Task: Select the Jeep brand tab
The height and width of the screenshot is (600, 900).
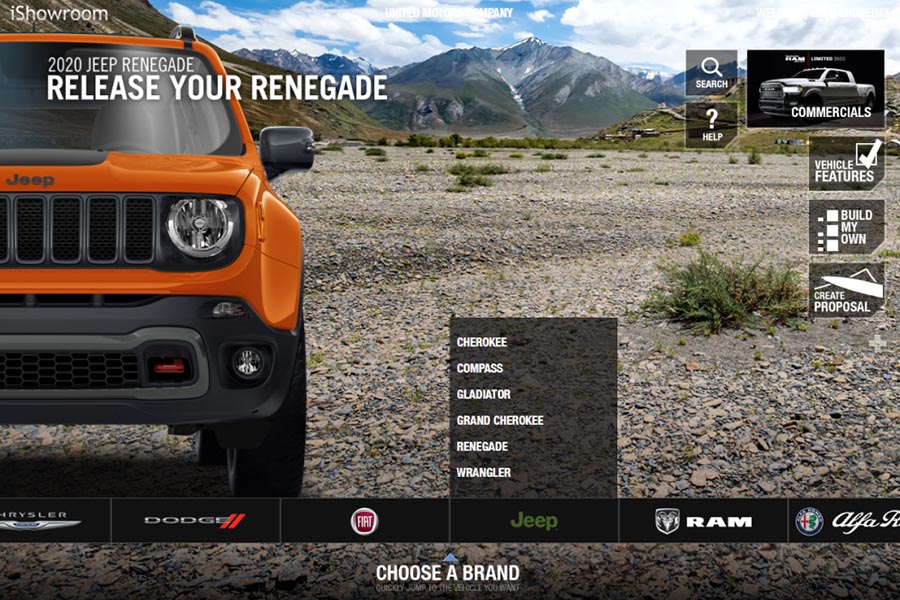Action: click(534, 520)
